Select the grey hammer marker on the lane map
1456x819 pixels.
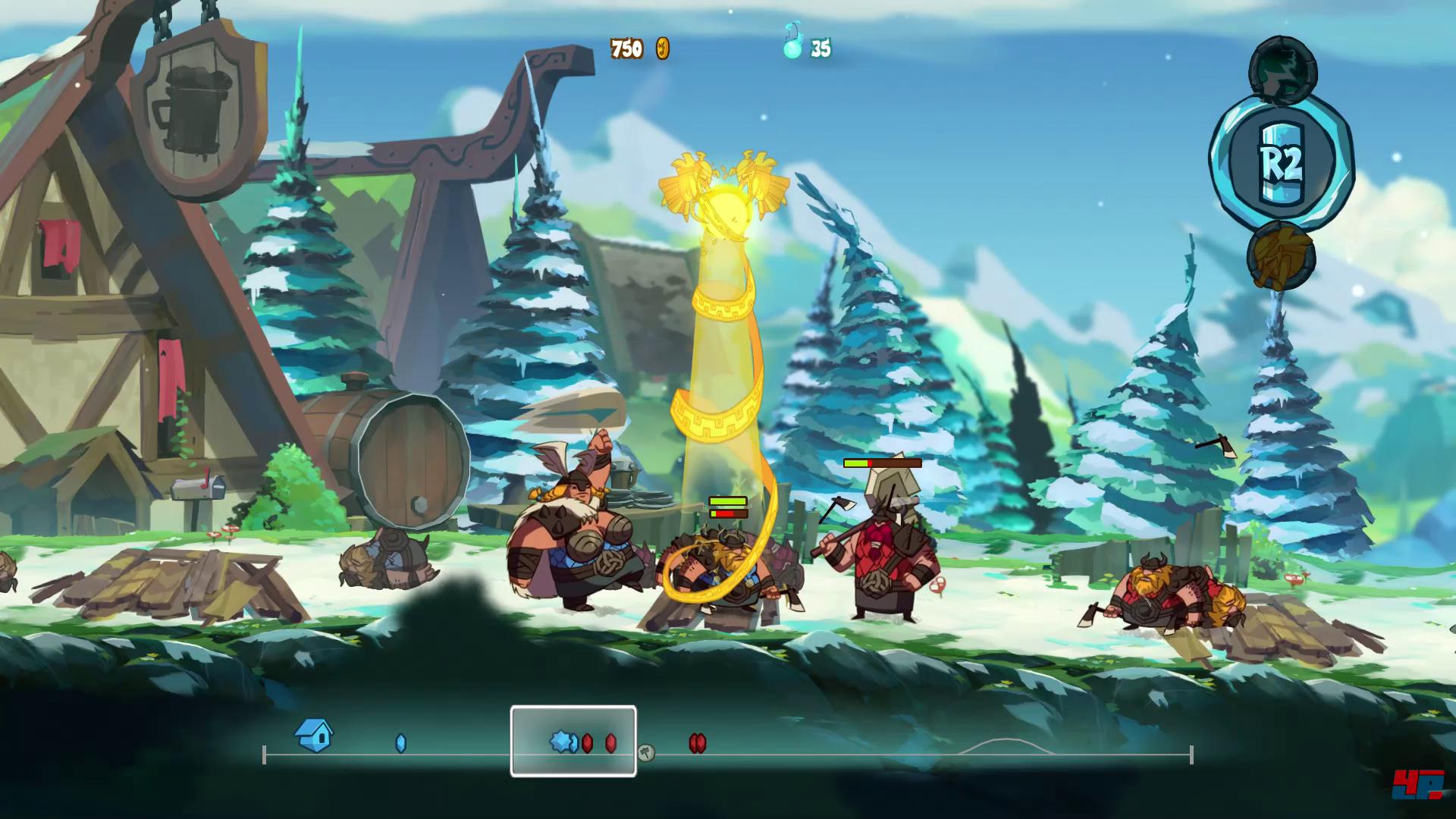pos(646,752)
